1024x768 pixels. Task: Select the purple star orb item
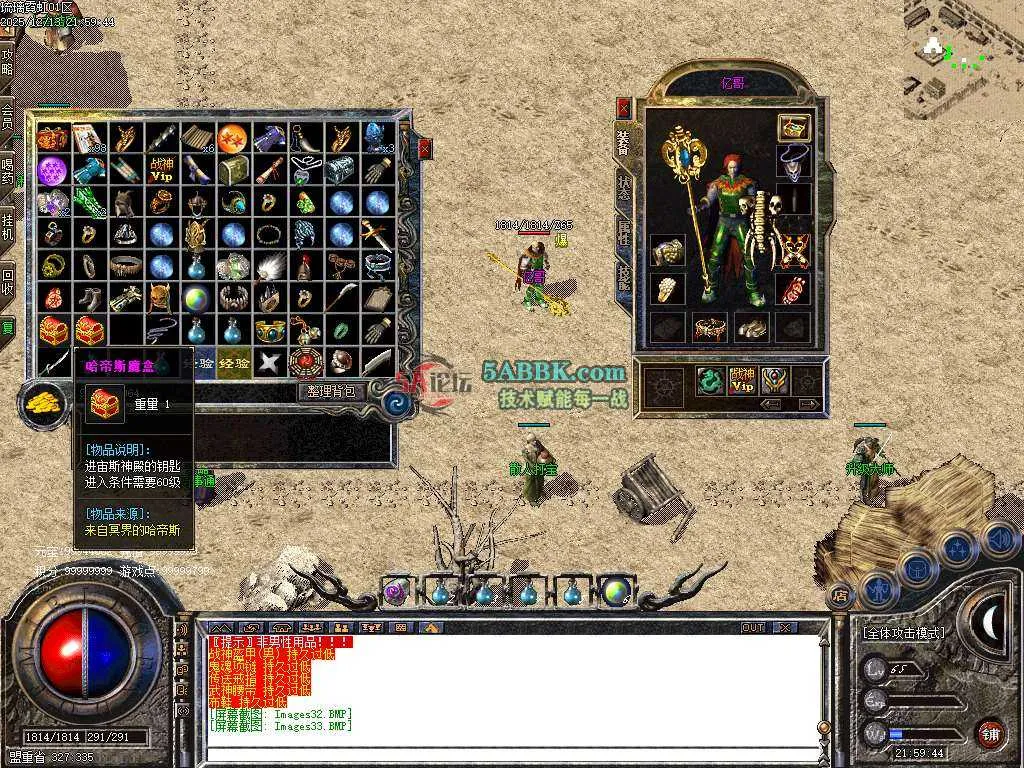[x=52, y=169]
